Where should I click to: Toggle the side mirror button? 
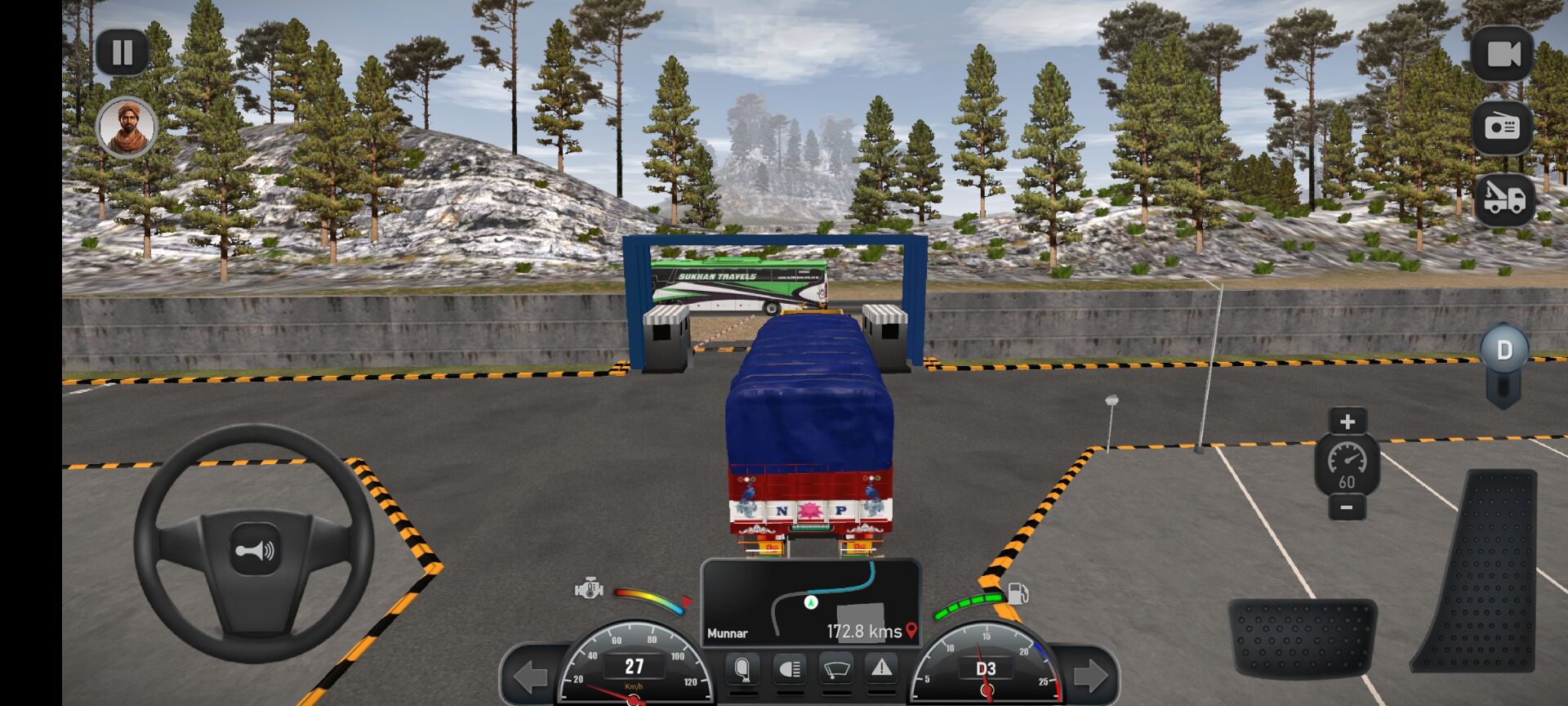(742, 670)
